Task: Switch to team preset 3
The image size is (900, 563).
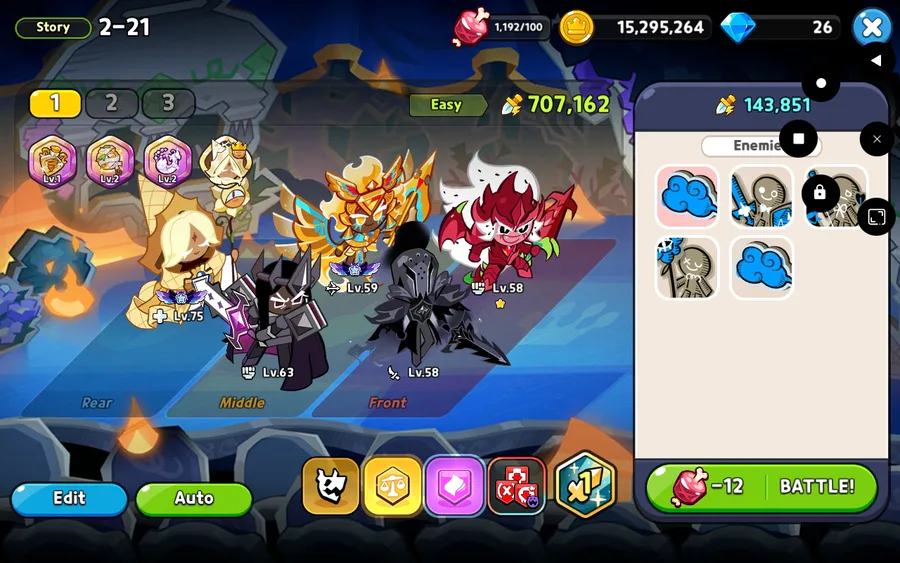Action: click(167, 103)
